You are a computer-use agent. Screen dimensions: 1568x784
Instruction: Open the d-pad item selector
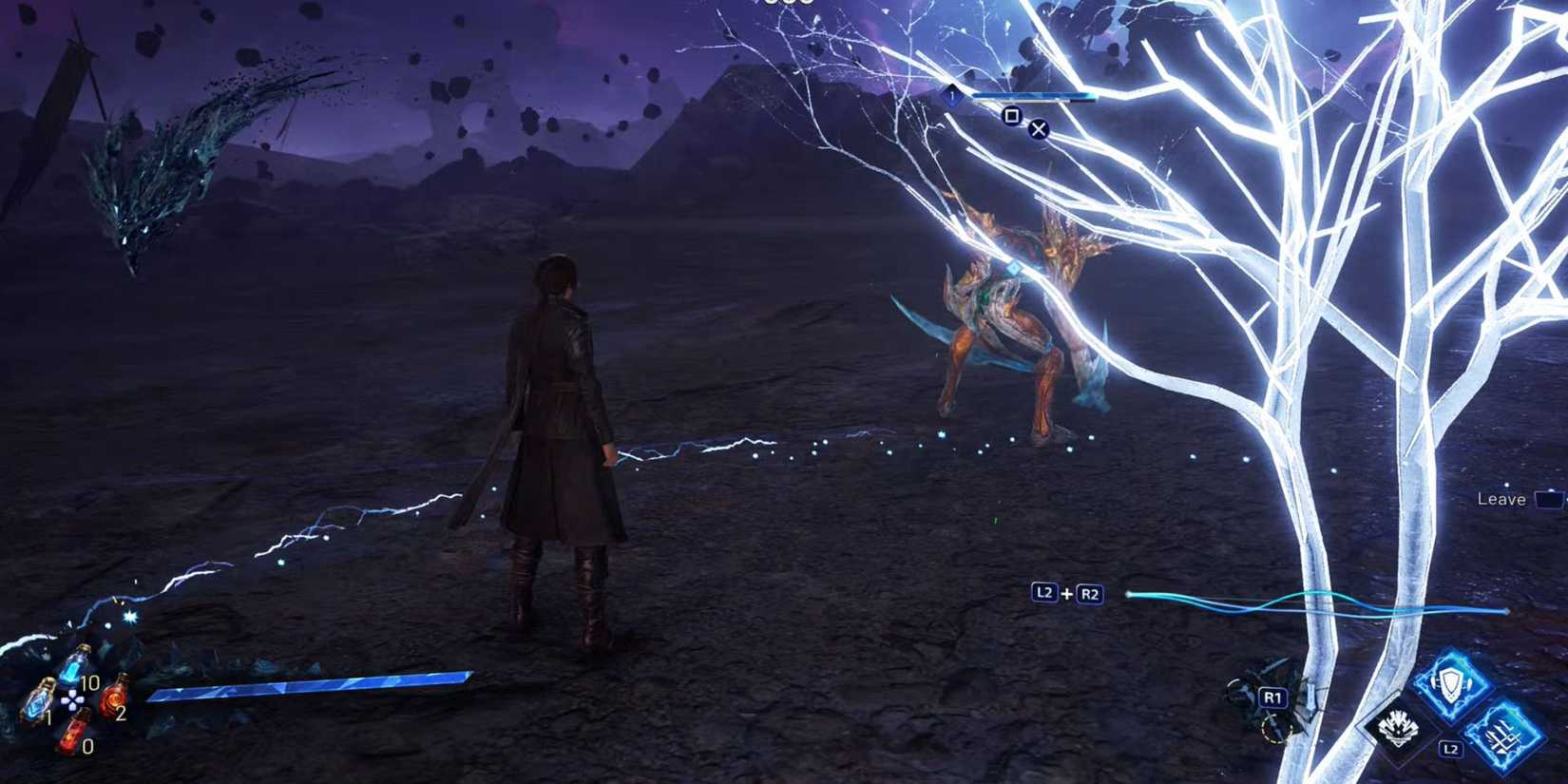[73, 700]
